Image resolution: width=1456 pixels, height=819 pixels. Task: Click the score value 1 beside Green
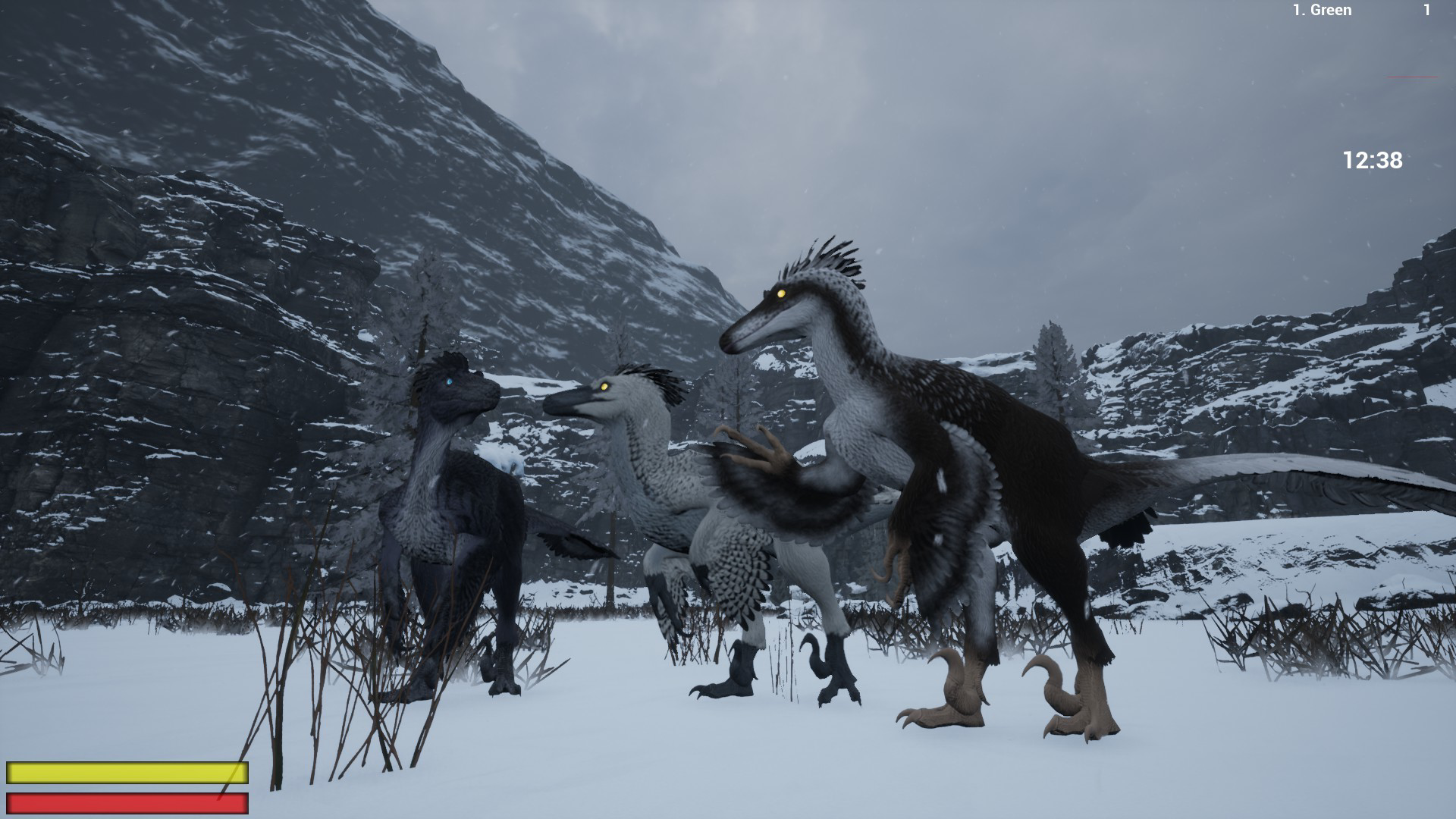[1426, 11]
